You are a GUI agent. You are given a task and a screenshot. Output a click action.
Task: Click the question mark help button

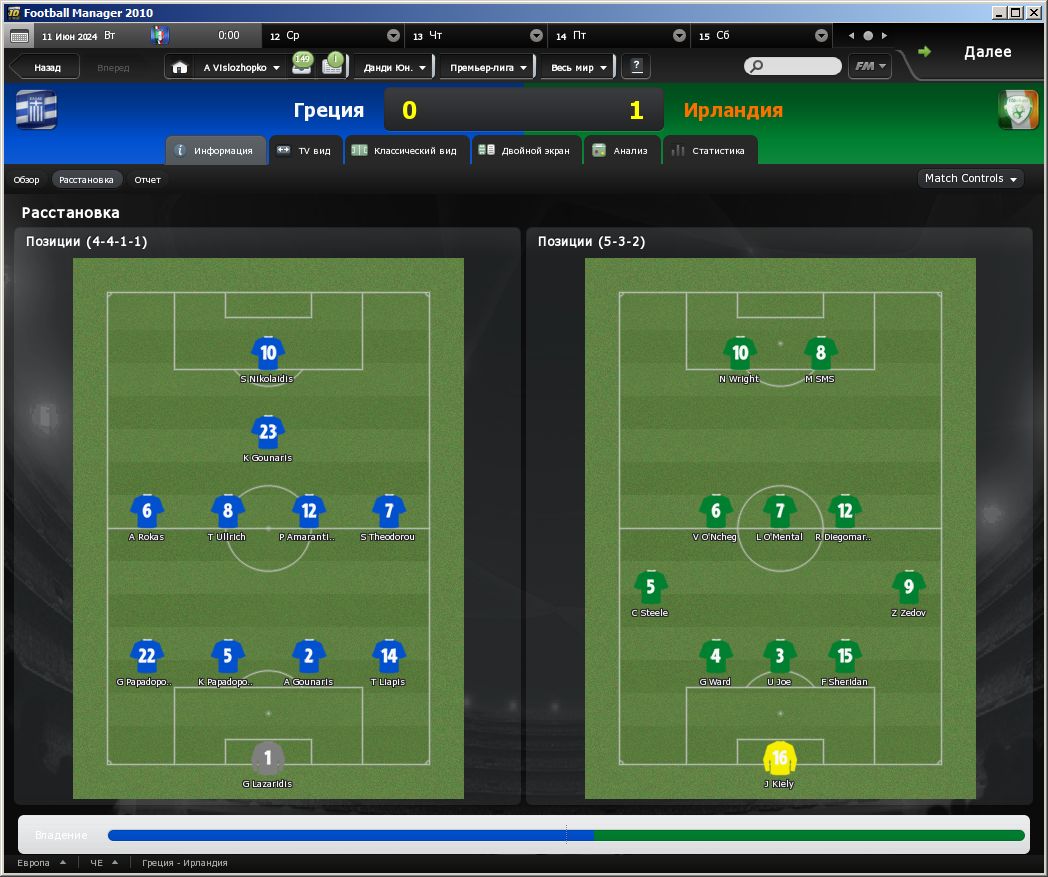pyautogui.click(x=636, y=67)
